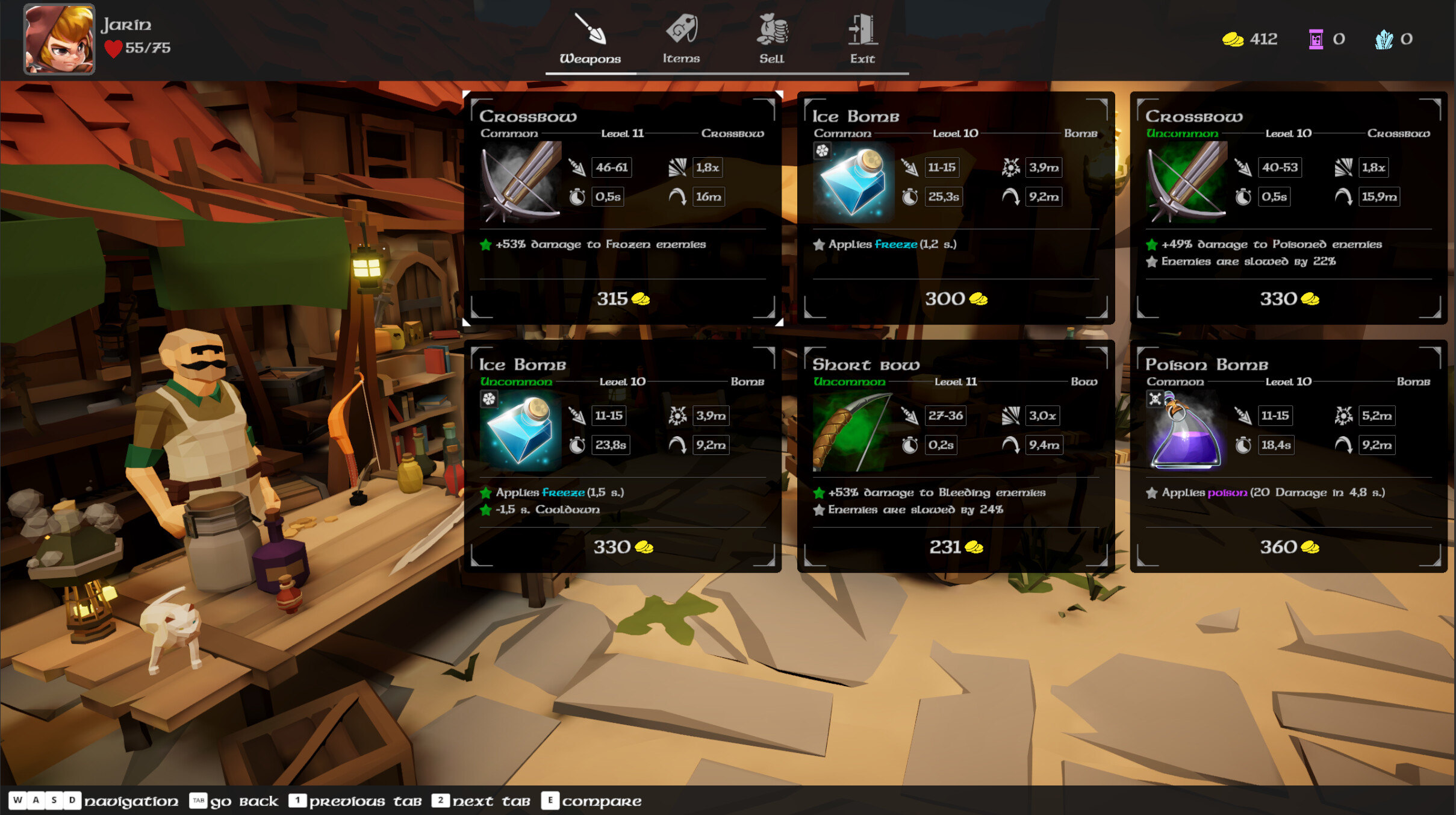Click the poison crossbones icon on Poison Bomb

[x=1156, y=400]
